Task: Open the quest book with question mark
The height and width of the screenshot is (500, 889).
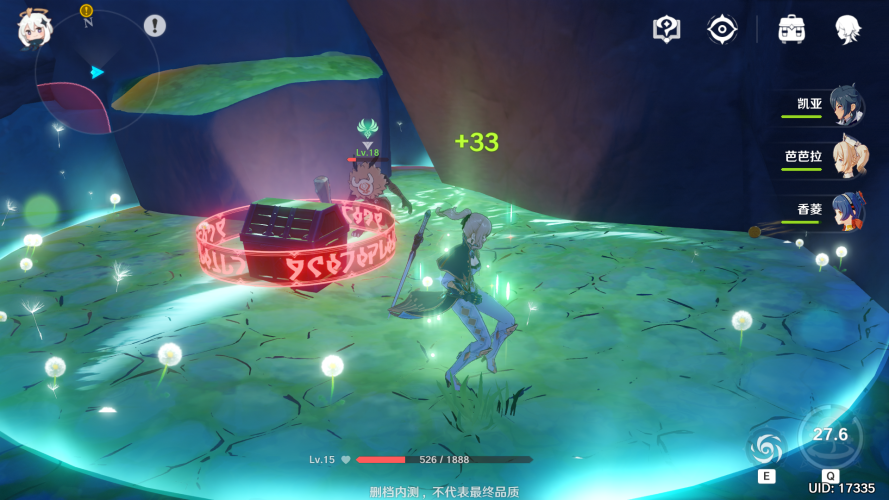Action: pyautogui.click(x=666, y=29)
